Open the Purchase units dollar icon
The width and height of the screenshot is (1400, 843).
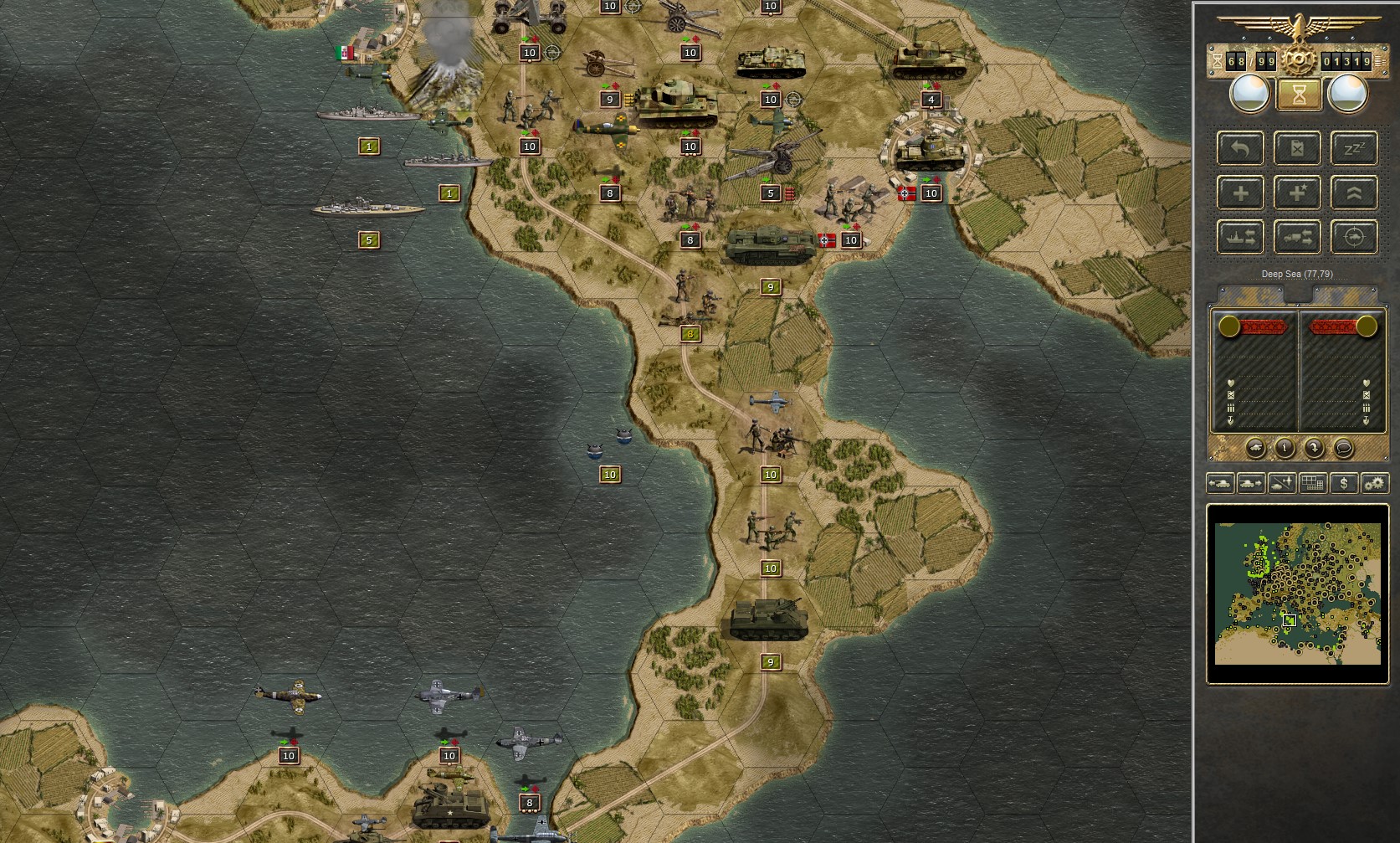click(x=1343, y=483)
